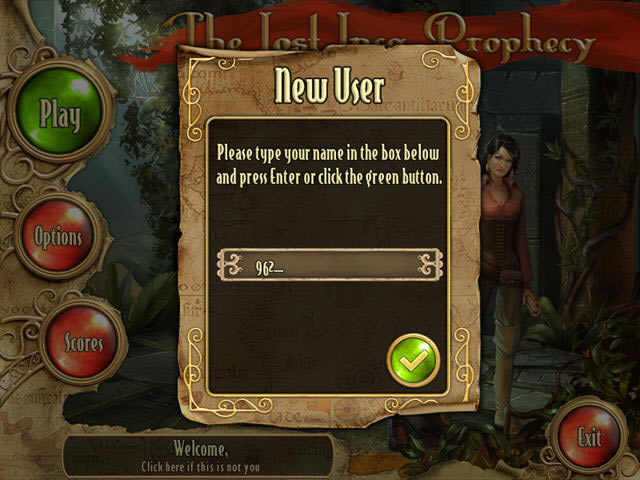
Task: View the Scores screen
Action: (83, 342)
